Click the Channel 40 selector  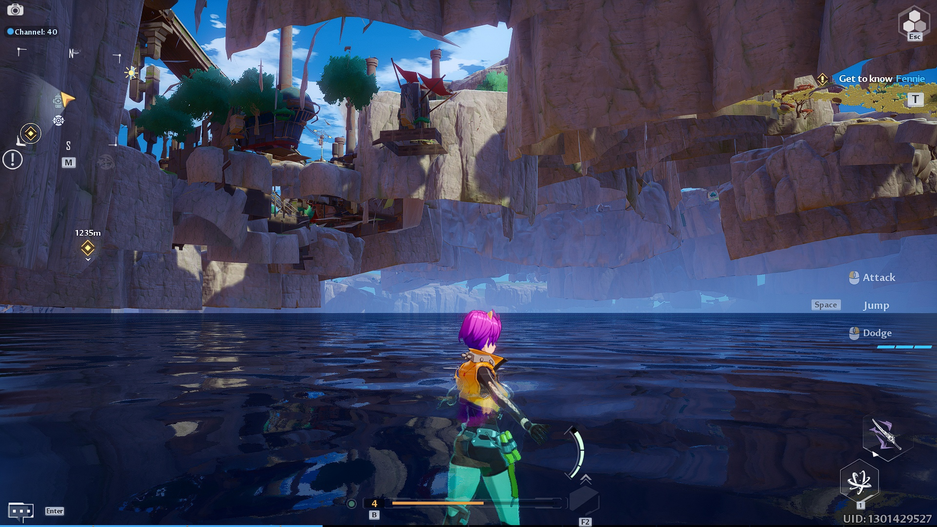(x=35, y=32)
